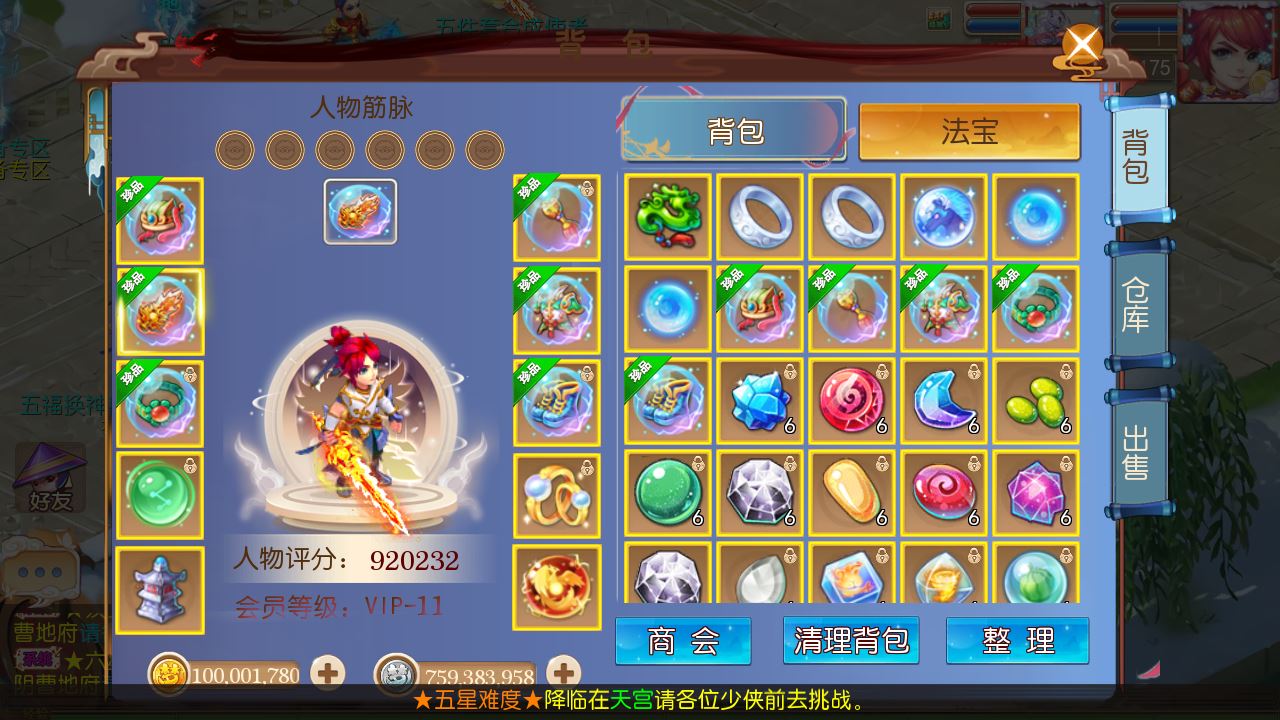Select the pagoda item in the left equipment slot

(x=160, y=589)
